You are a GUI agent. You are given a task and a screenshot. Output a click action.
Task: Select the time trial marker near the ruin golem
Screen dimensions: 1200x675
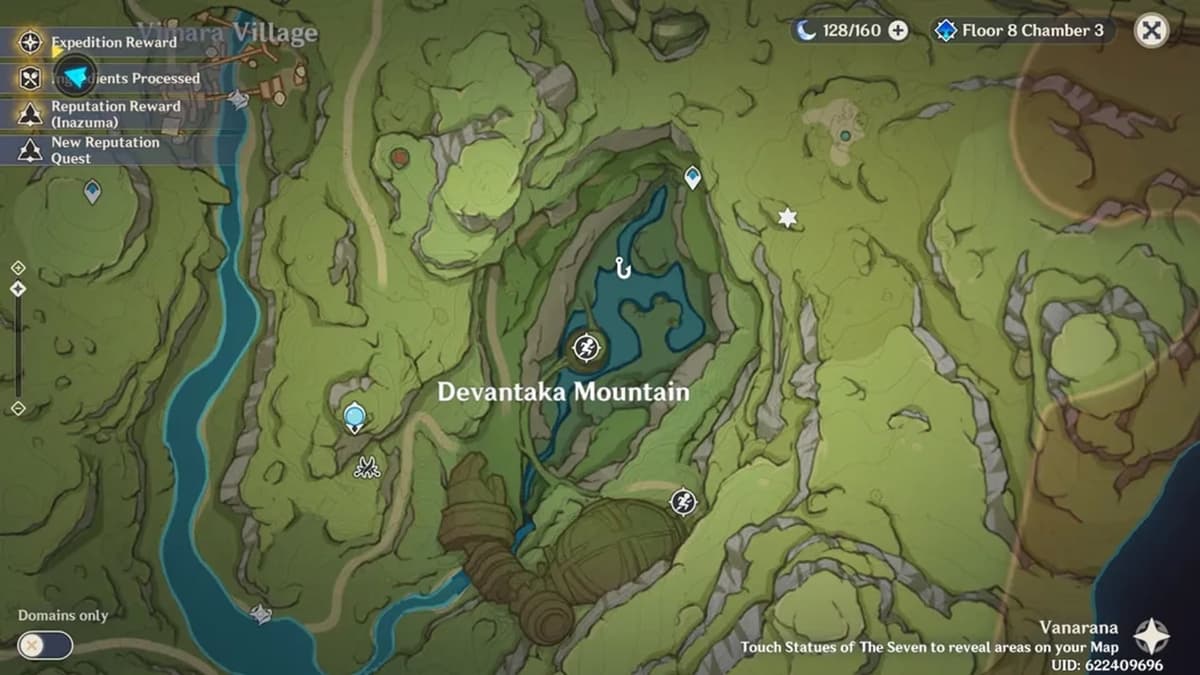(x=683, y=501)
